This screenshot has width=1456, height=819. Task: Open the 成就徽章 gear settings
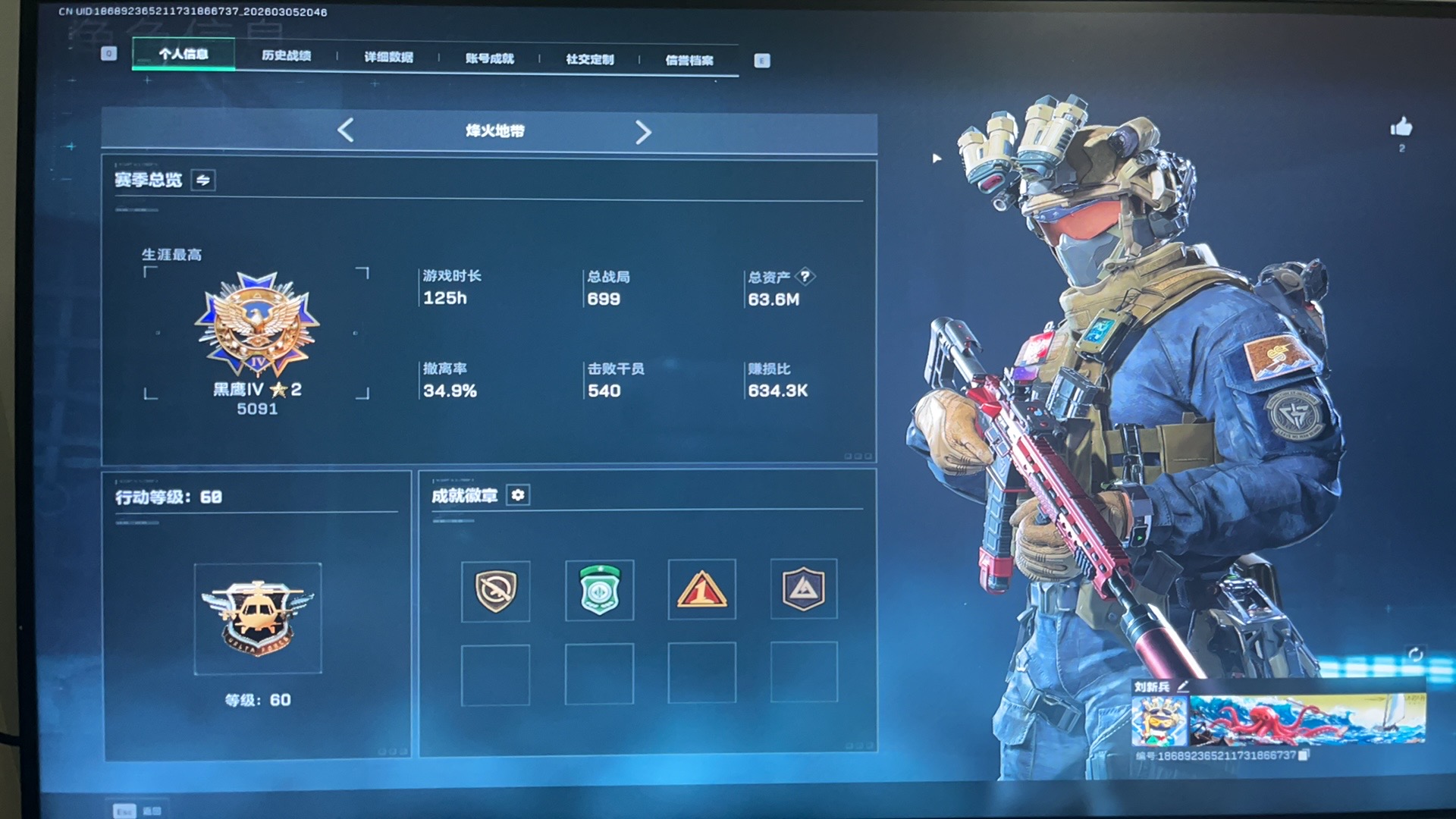point(518,495)
